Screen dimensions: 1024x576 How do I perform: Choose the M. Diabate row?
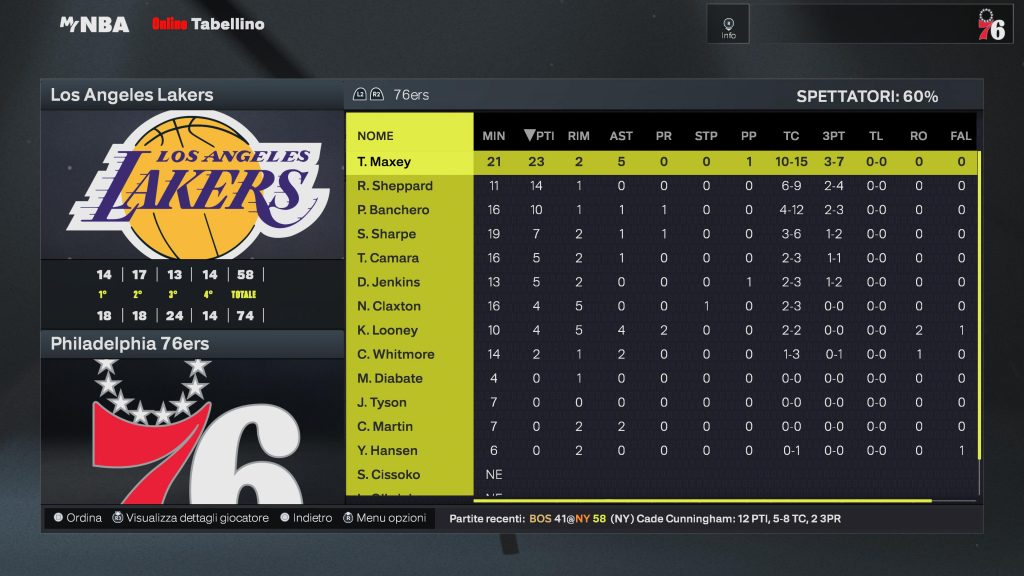click(390, 378)
